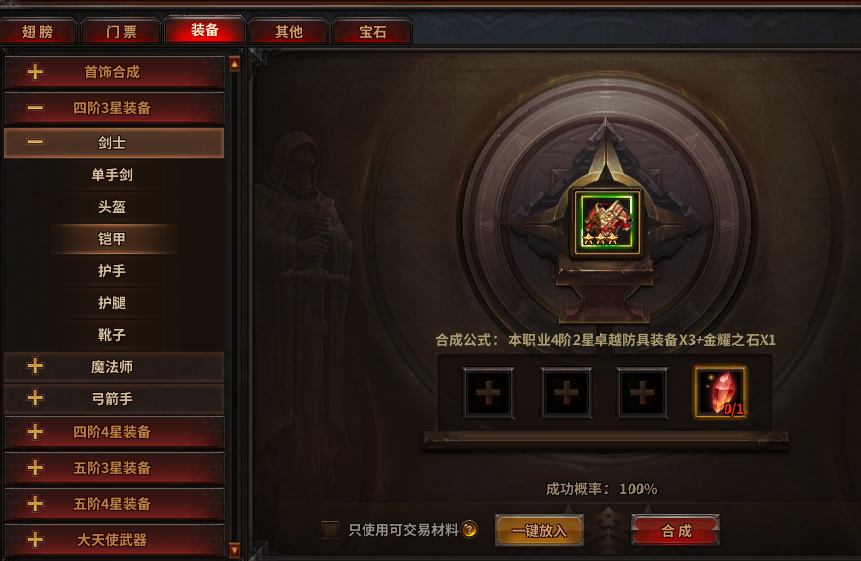Choose the 靴子 recipe
This screenshot has width=861, height=561.
[112, 335]
